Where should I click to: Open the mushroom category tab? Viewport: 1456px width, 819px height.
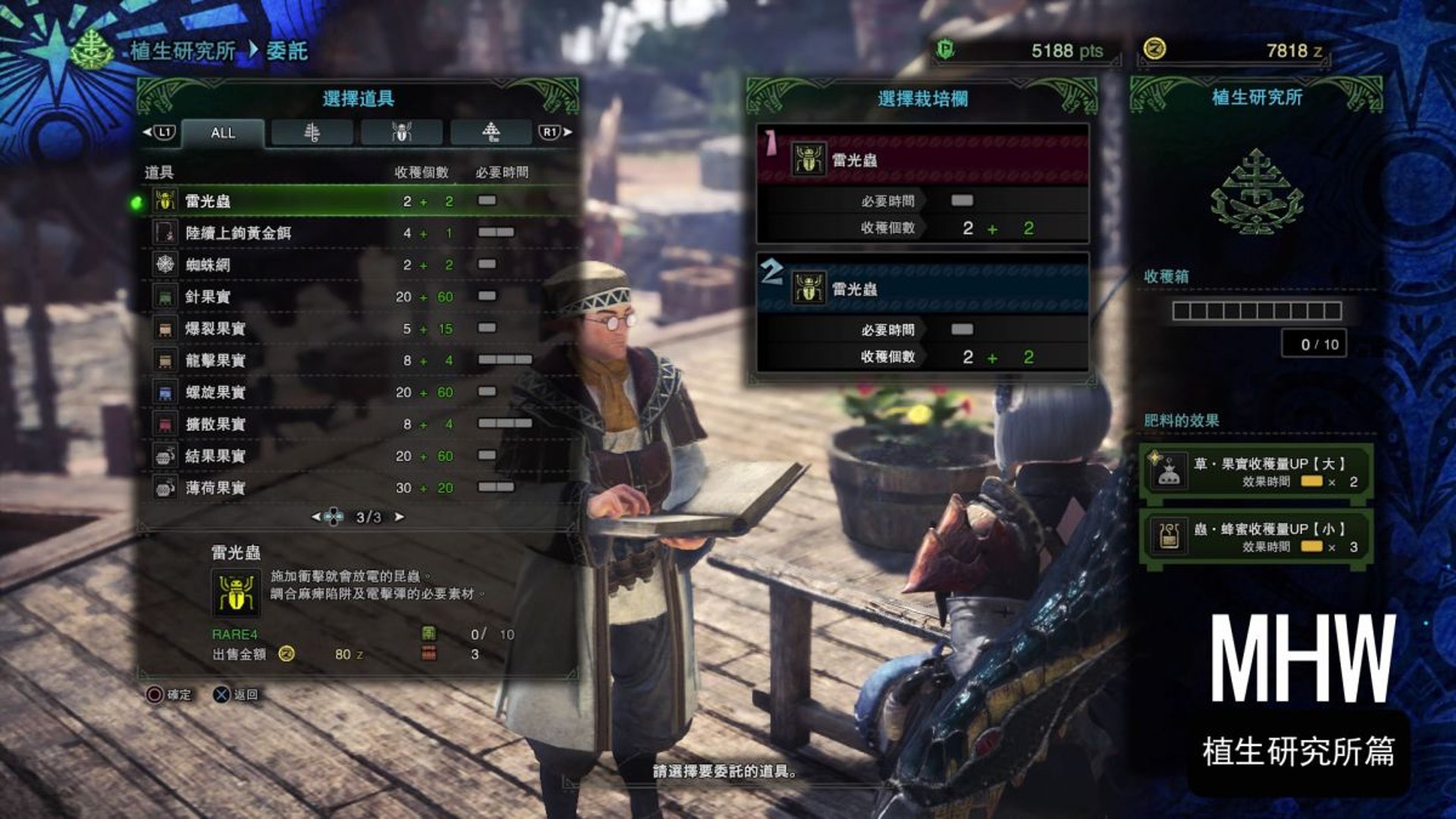[x=491, y=133]
